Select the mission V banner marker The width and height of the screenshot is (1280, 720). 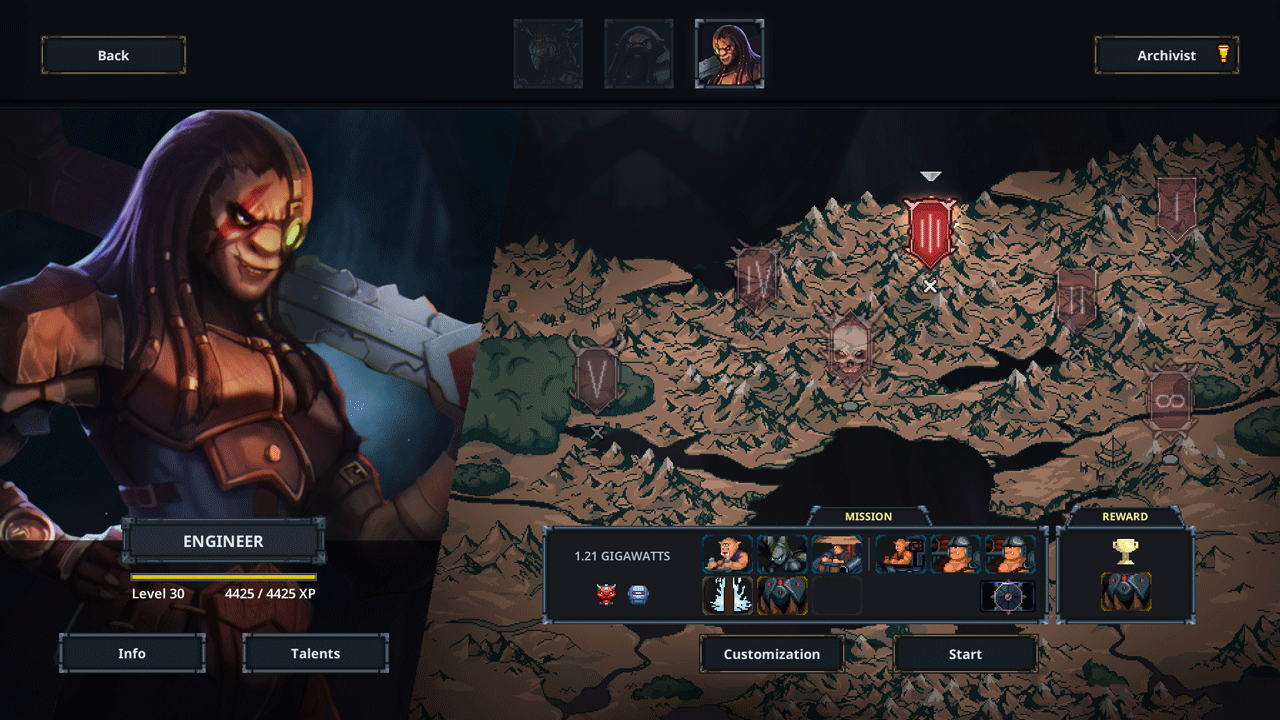(597, 377)
